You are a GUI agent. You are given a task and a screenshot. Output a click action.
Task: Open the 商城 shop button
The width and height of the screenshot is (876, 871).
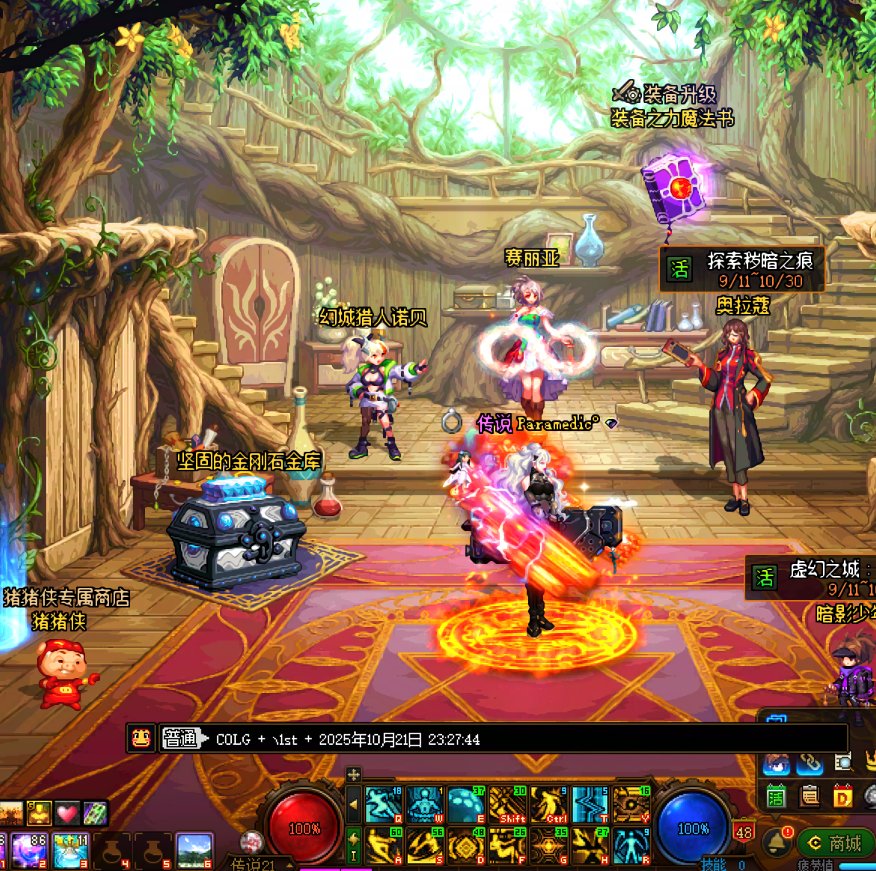(836, 843)
